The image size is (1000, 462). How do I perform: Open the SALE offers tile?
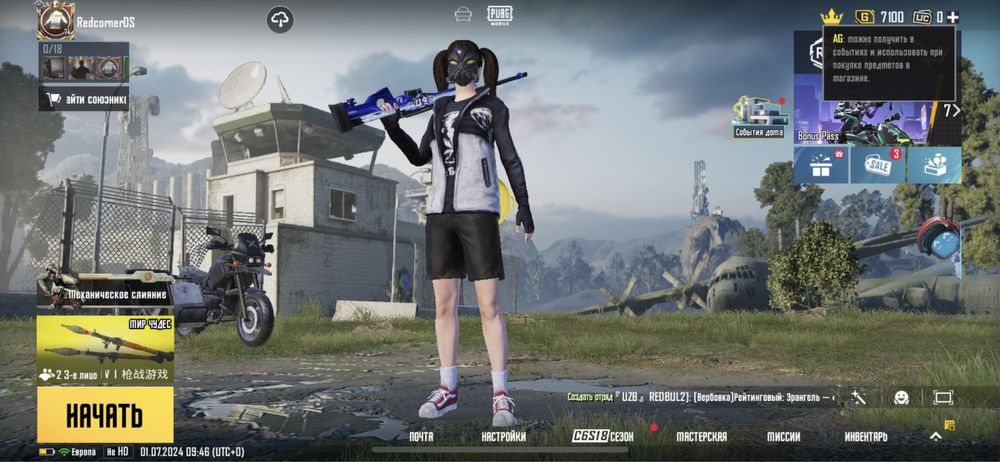click(877, 165)
